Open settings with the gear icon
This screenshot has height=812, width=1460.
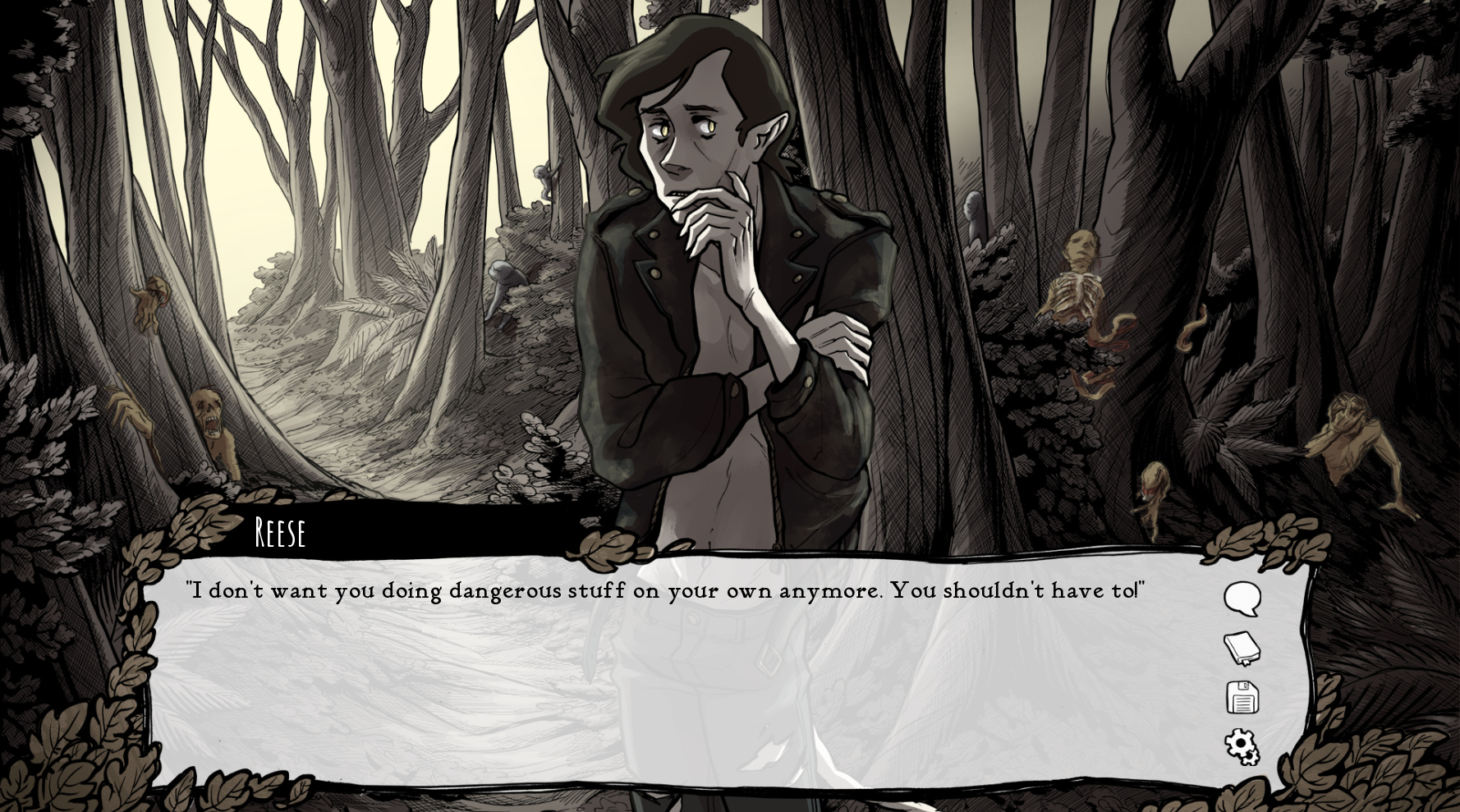pyautogui.click(x=1242, y=747)
